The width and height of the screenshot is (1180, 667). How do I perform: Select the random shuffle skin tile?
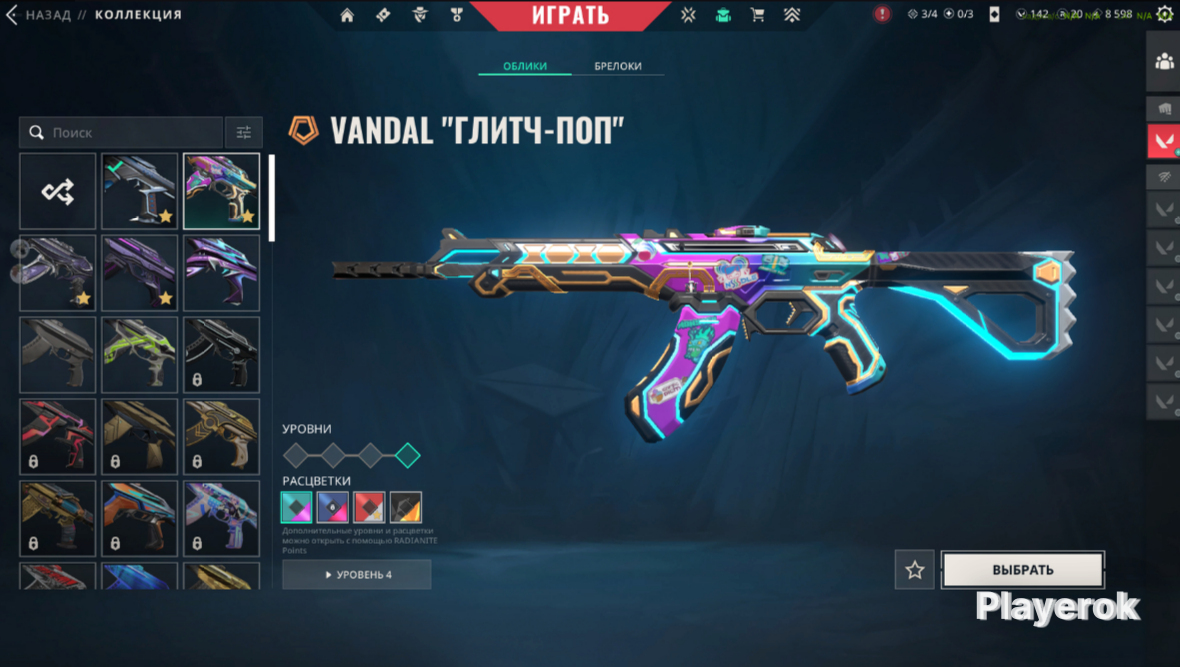[58, 191]
